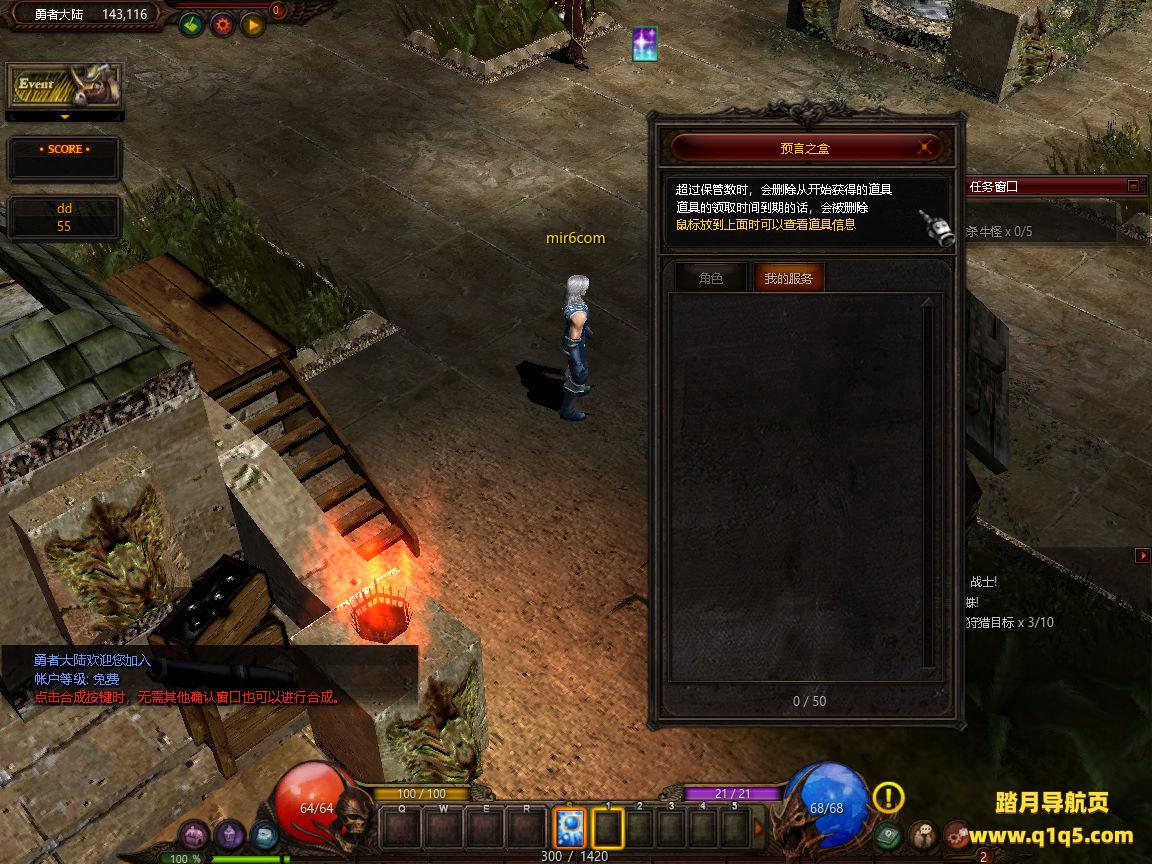Click the red arrow at the quest panel edge

click(x=1142, y=555)
